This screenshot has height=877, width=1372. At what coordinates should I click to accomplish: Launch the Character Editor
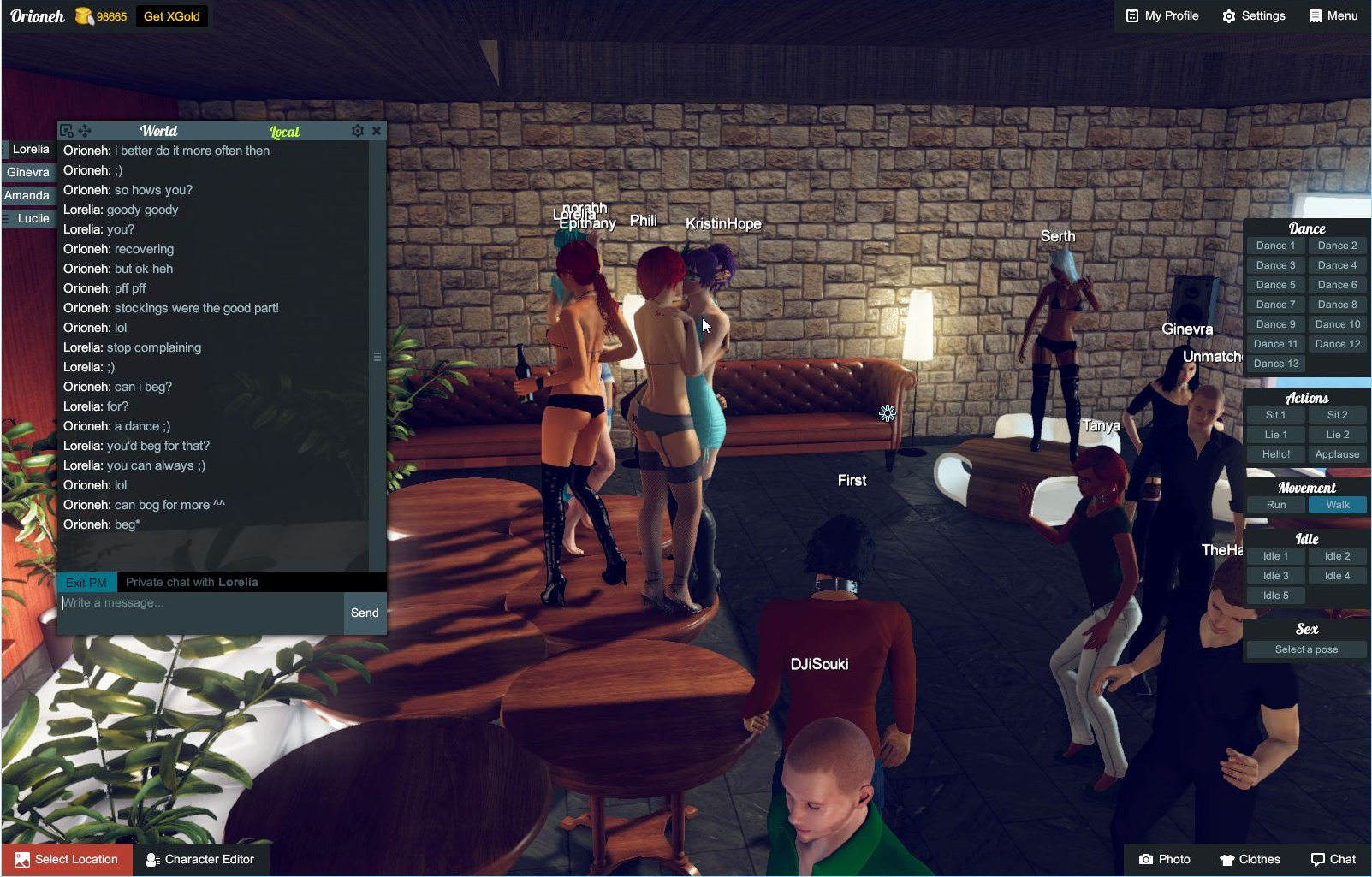coord(200,859)
